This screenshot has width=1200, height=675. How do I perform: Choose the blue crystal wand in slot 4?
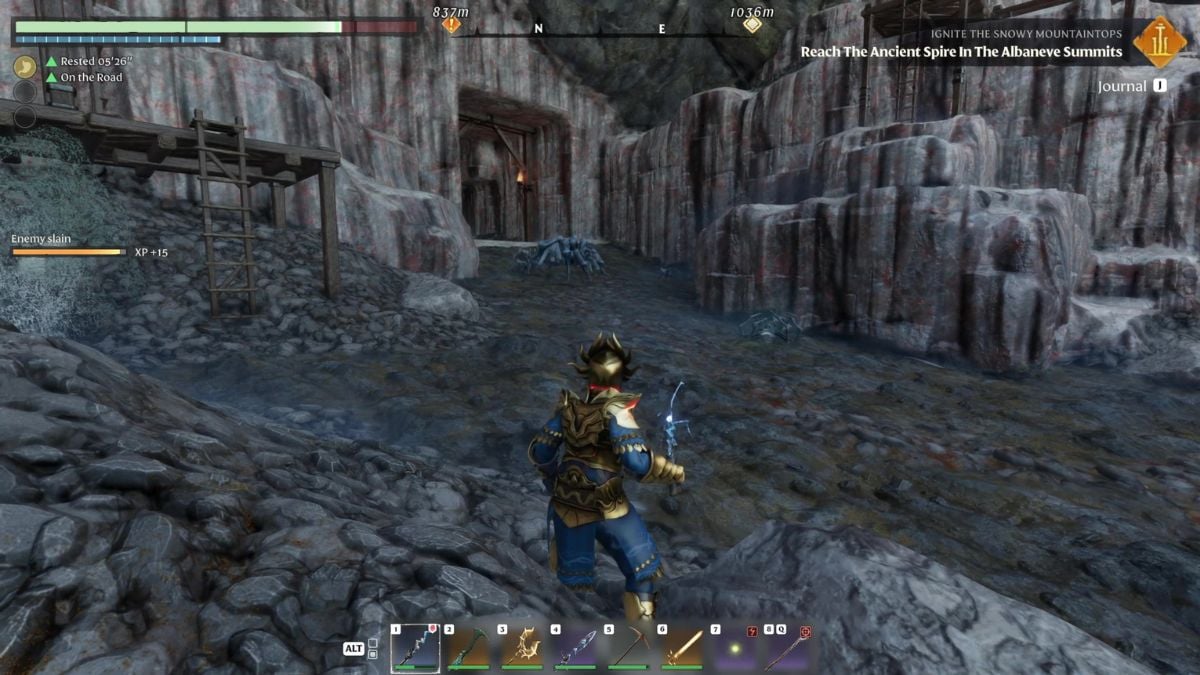[x=574, y=648]
